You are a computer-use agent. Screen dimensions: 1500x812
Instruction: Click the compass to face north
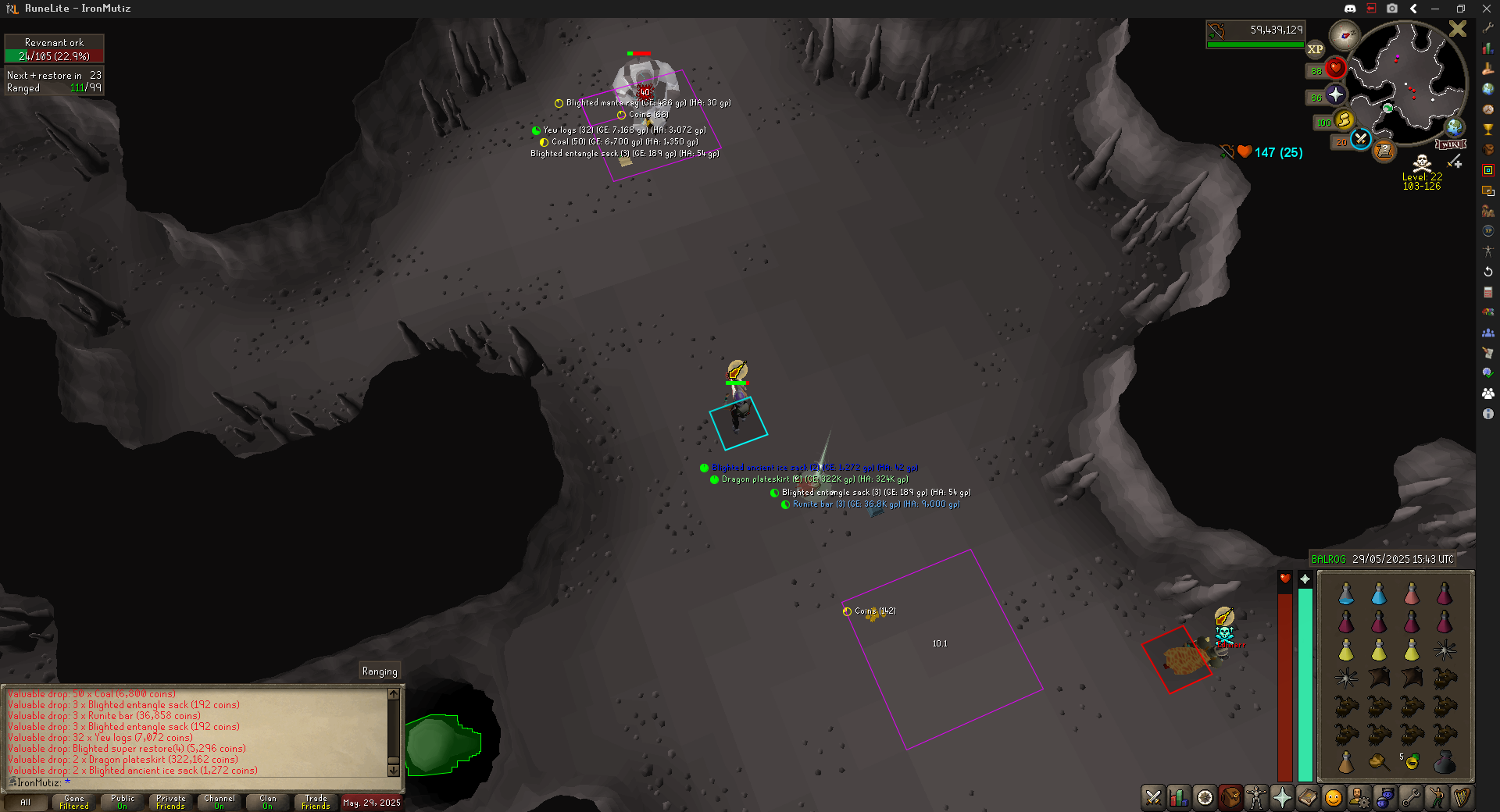[1345, 35]
